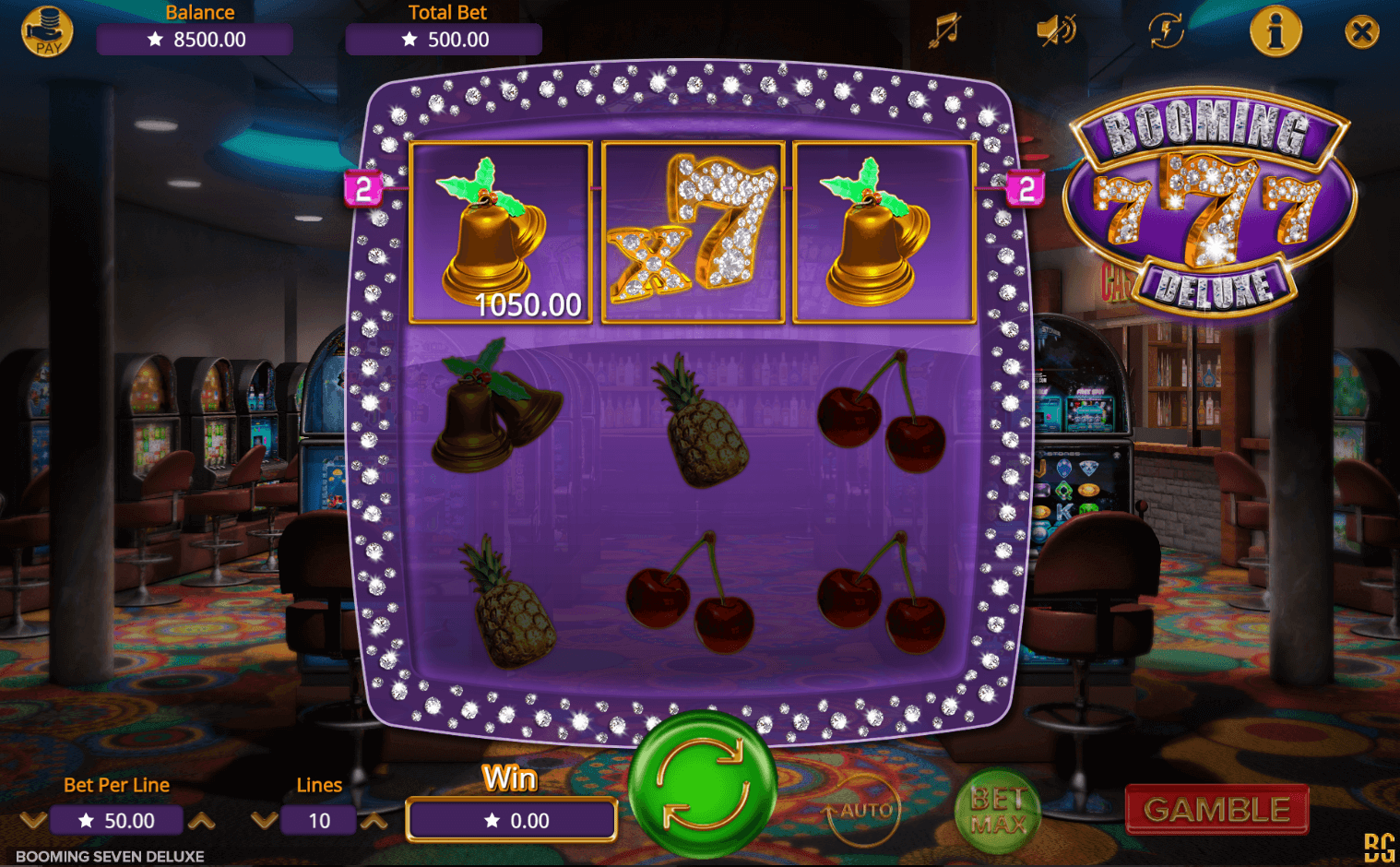Screen dimensions: 1400x867
Task: Open the game info button
Action: pyautogui.click(x=1275, y=31)
